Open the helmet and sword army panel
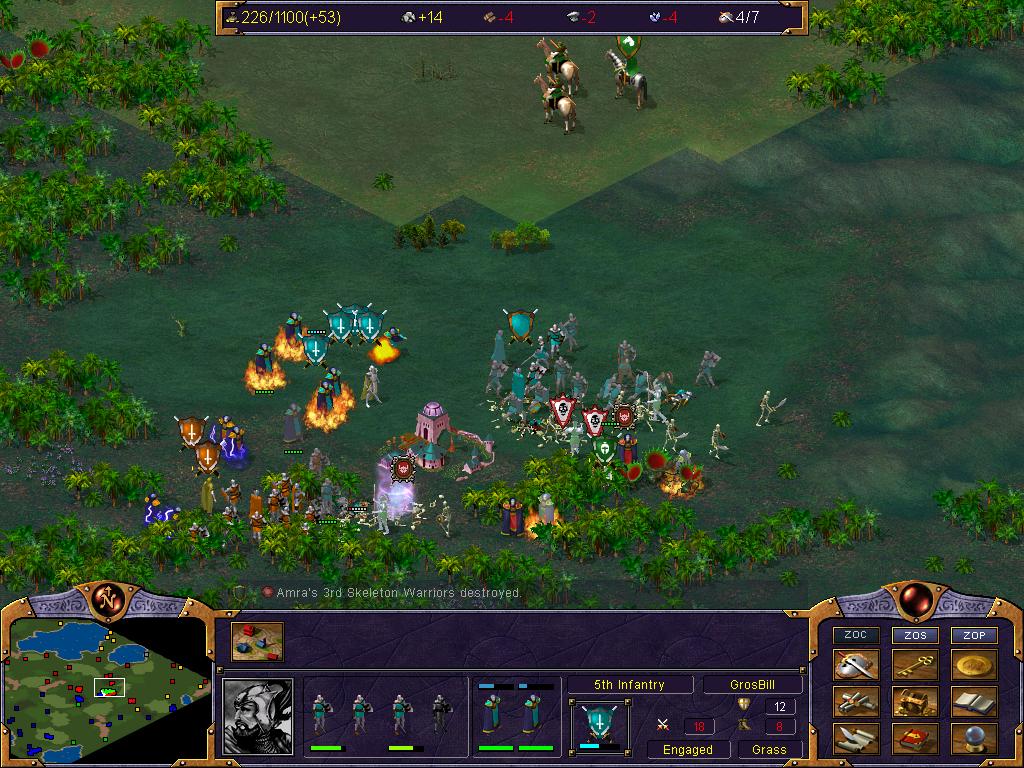 [x=856, y=665]
